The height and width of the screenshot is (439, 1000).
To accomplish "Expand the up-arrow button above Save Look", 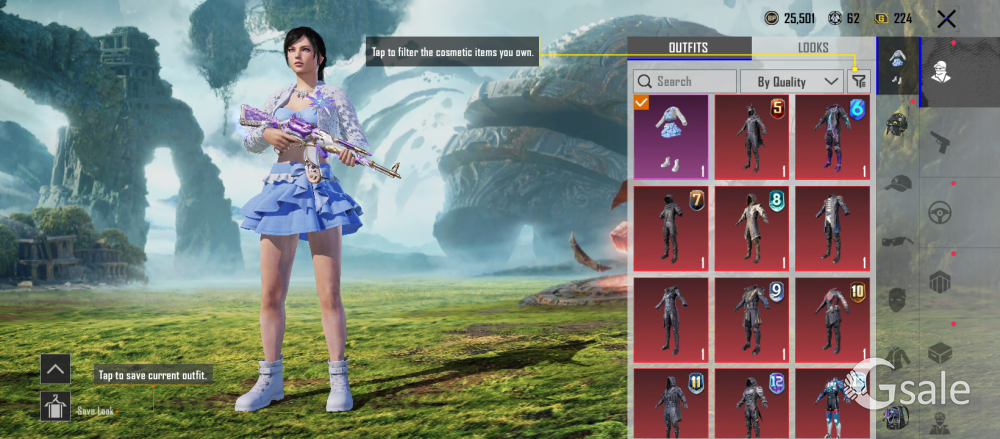I will [55, 369].
